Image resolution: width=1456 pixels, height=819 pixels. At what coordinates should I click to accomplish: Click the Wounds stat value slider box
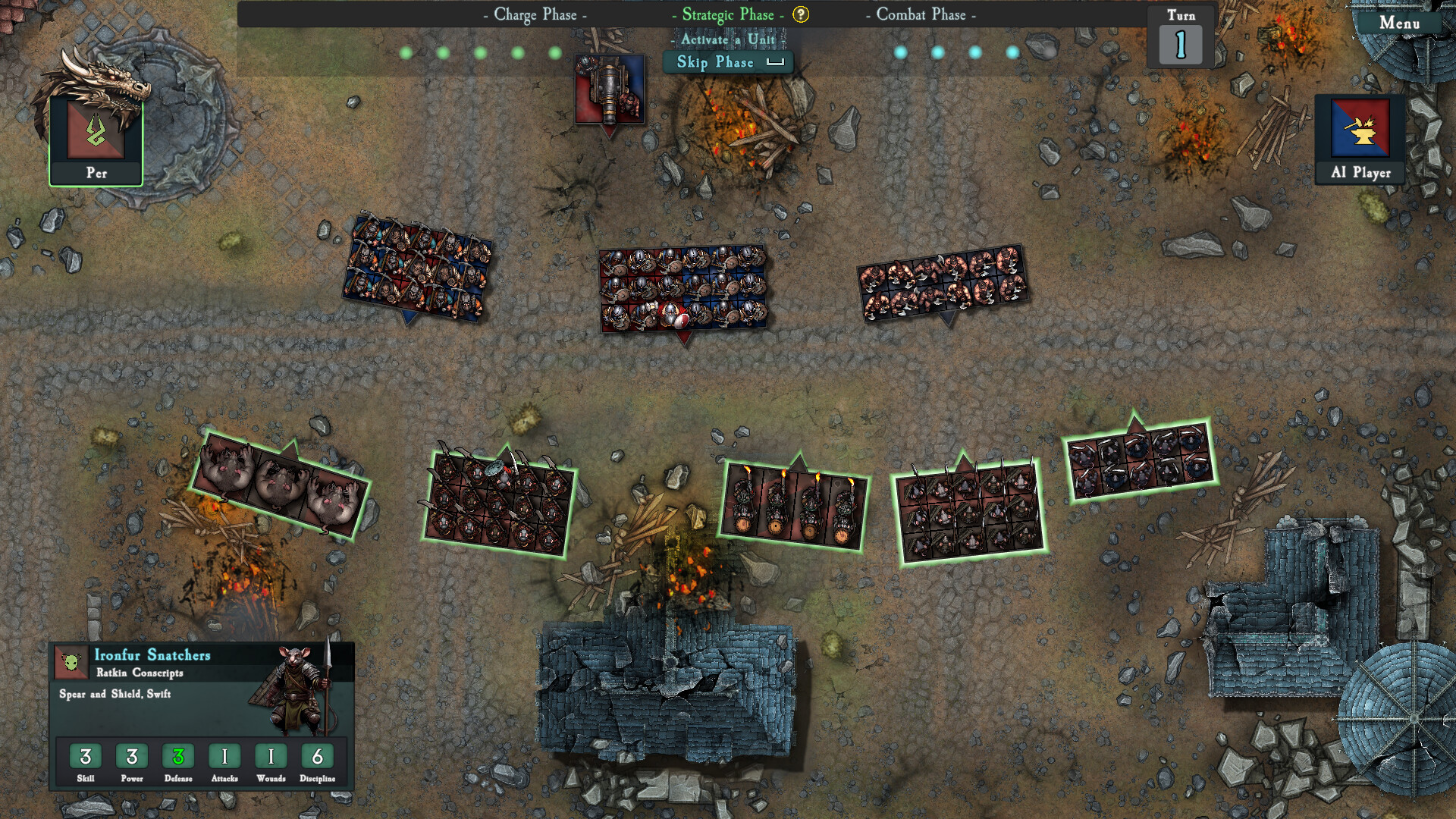[271, 756]
